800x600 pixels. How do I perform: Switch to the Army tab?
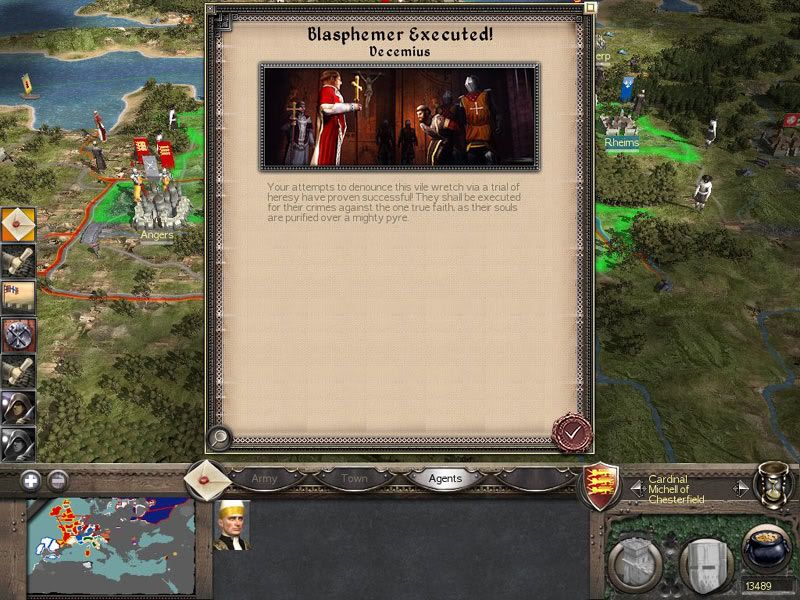pos(264,479)
